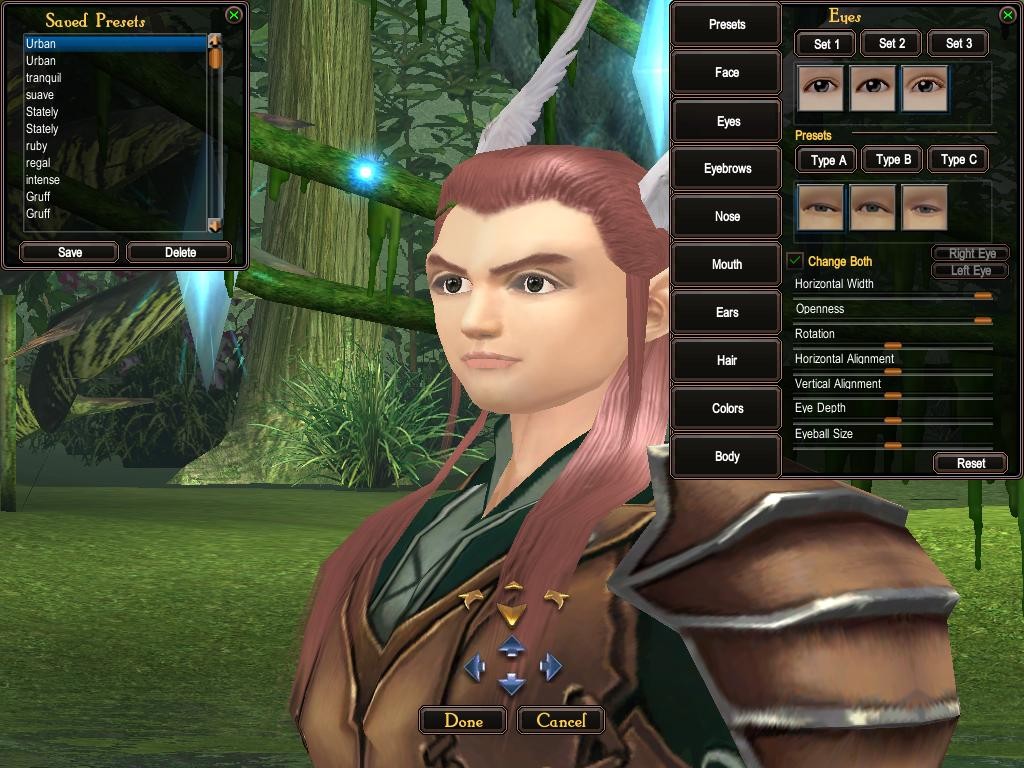Cancel character customization
Image resolution: width=1024 pixels, height=768 pixels.
click(x=561, y=720)
